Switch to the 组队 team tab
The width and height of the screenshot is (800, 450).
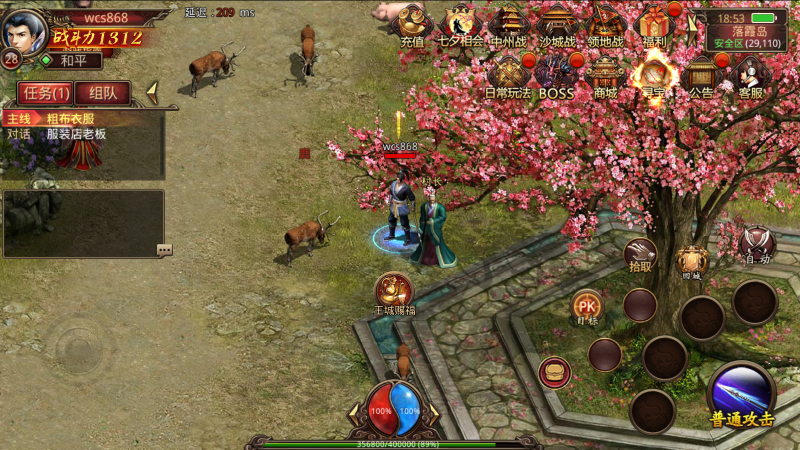pos(102,93)
